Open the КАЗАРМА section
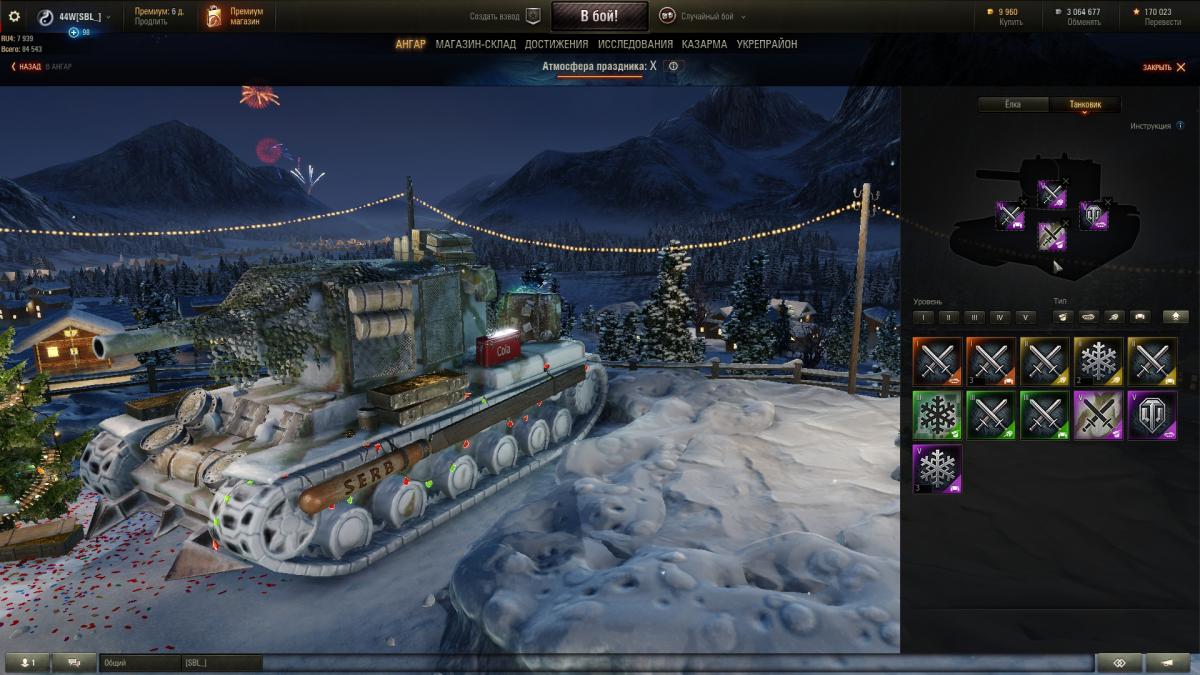This screenshot has width=1200, height=675. [x=704, y=44]
